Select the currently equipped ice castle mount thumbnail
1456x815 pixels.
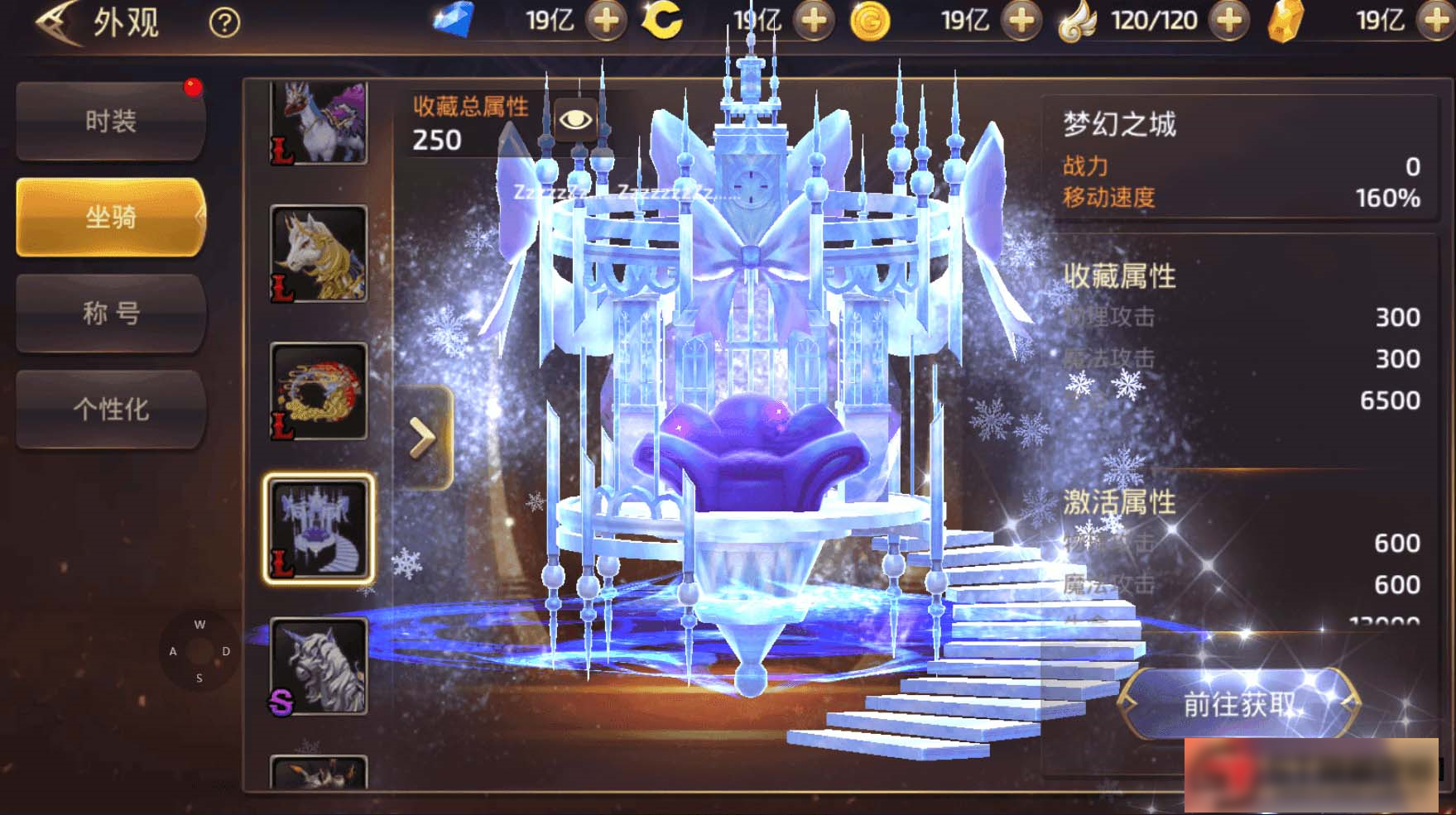319,528
